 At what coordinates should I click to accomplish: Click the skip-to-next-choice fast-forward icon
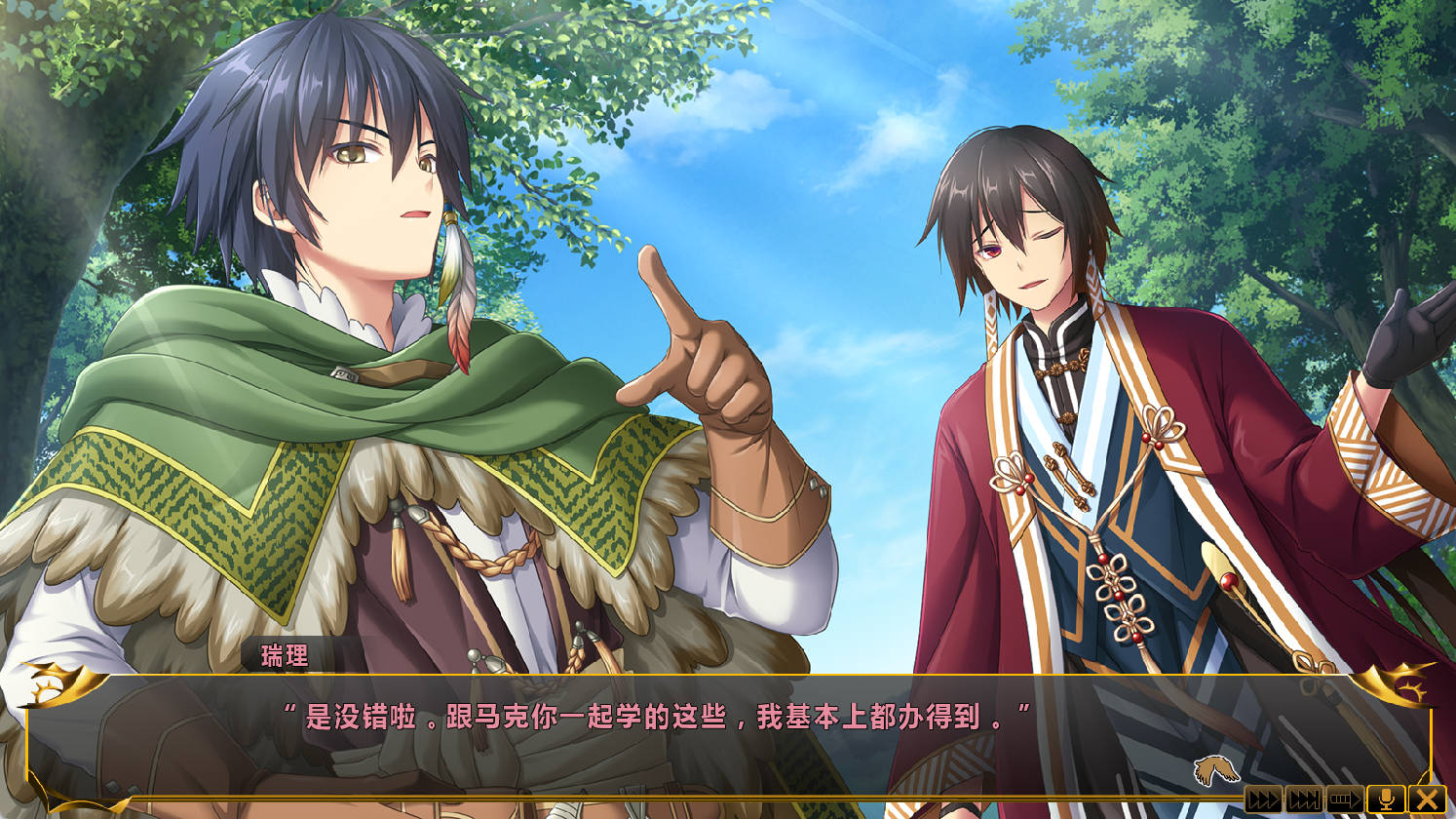coord(1303,799)
